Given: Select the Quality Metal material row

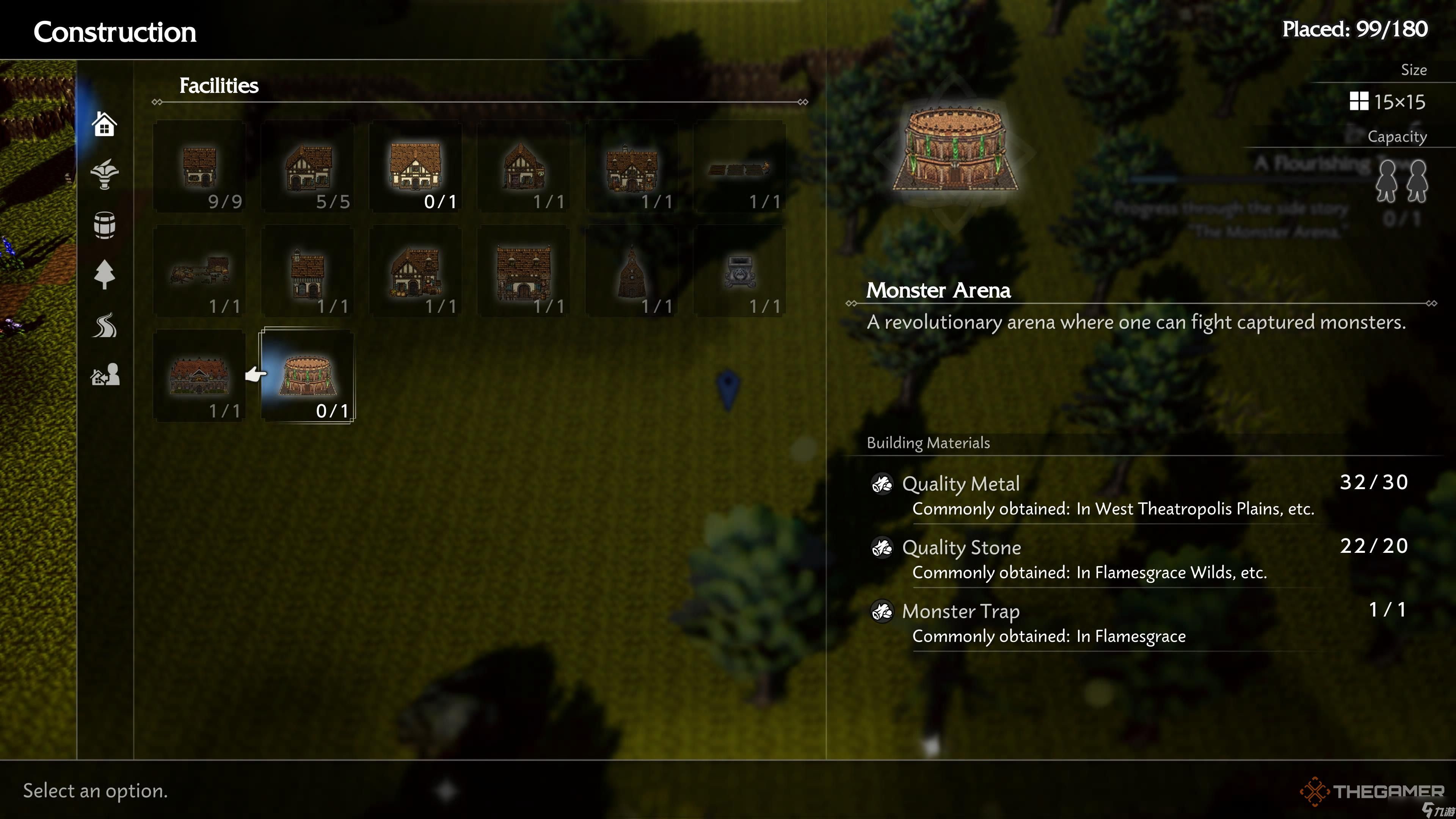Looking at the screenshot, I should [1139, 495].
